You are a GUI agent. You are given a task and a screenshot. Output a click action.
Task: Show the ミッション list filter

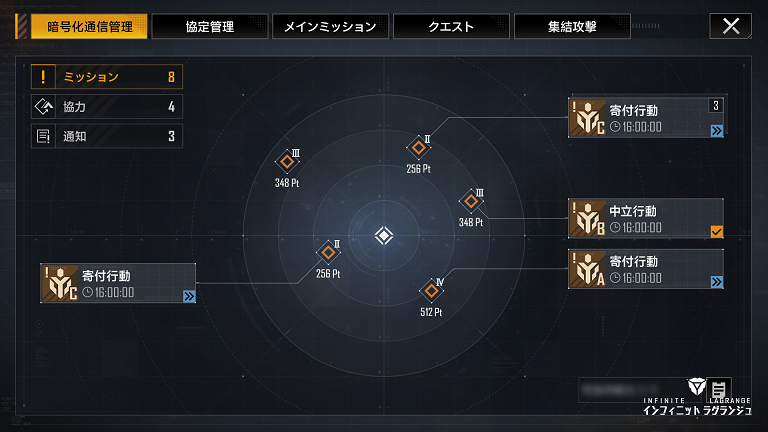click(107, 77)
